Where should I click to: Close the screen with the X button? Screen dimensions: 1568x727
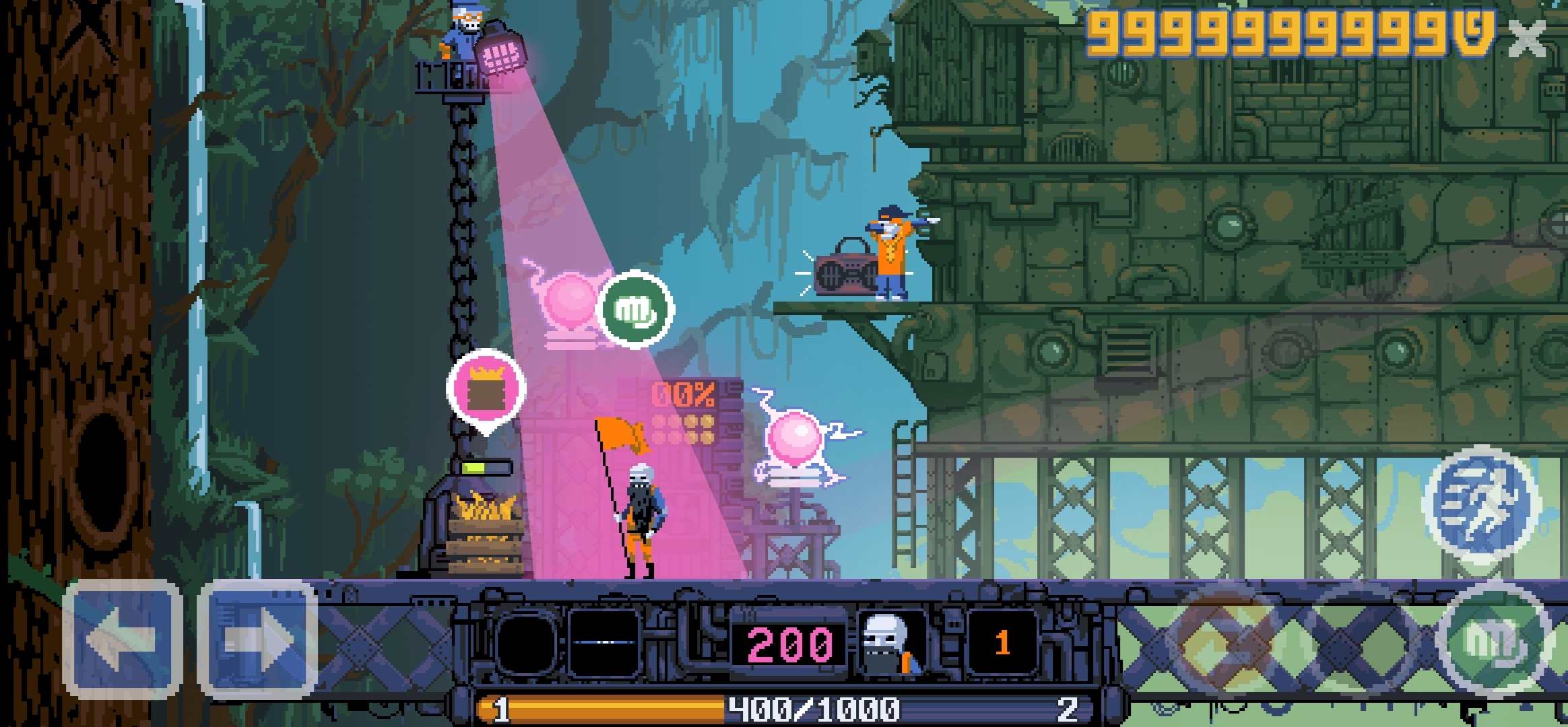coord(1527,38)
